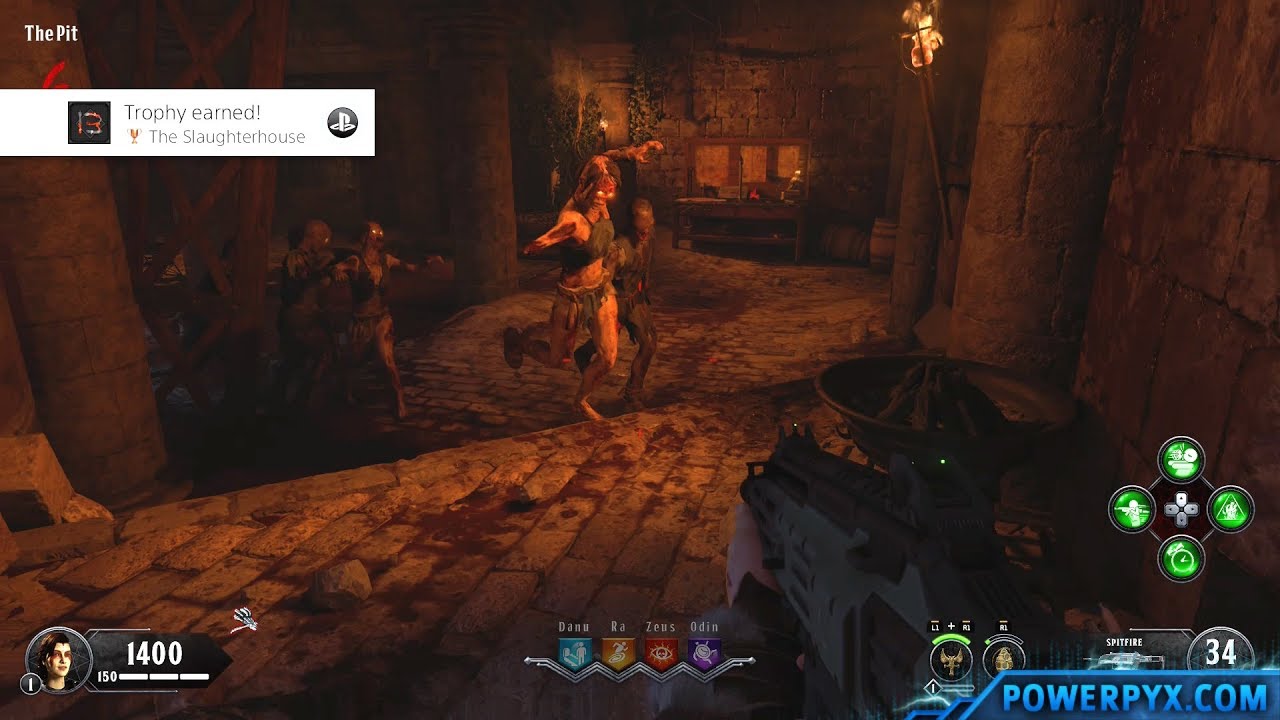Viewport: 1280px width, 720px height.
Task: Open The Pit map title label
Action: click(50, 32)
